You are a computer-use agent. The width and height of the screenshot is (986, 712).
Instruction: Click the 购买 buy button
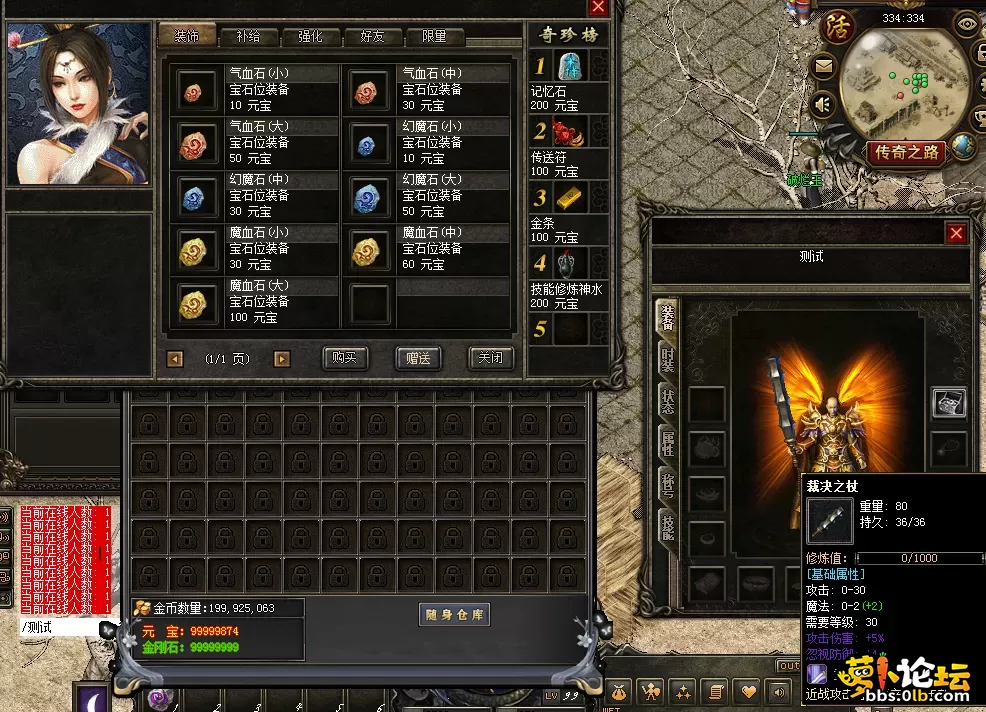point(346,358)
